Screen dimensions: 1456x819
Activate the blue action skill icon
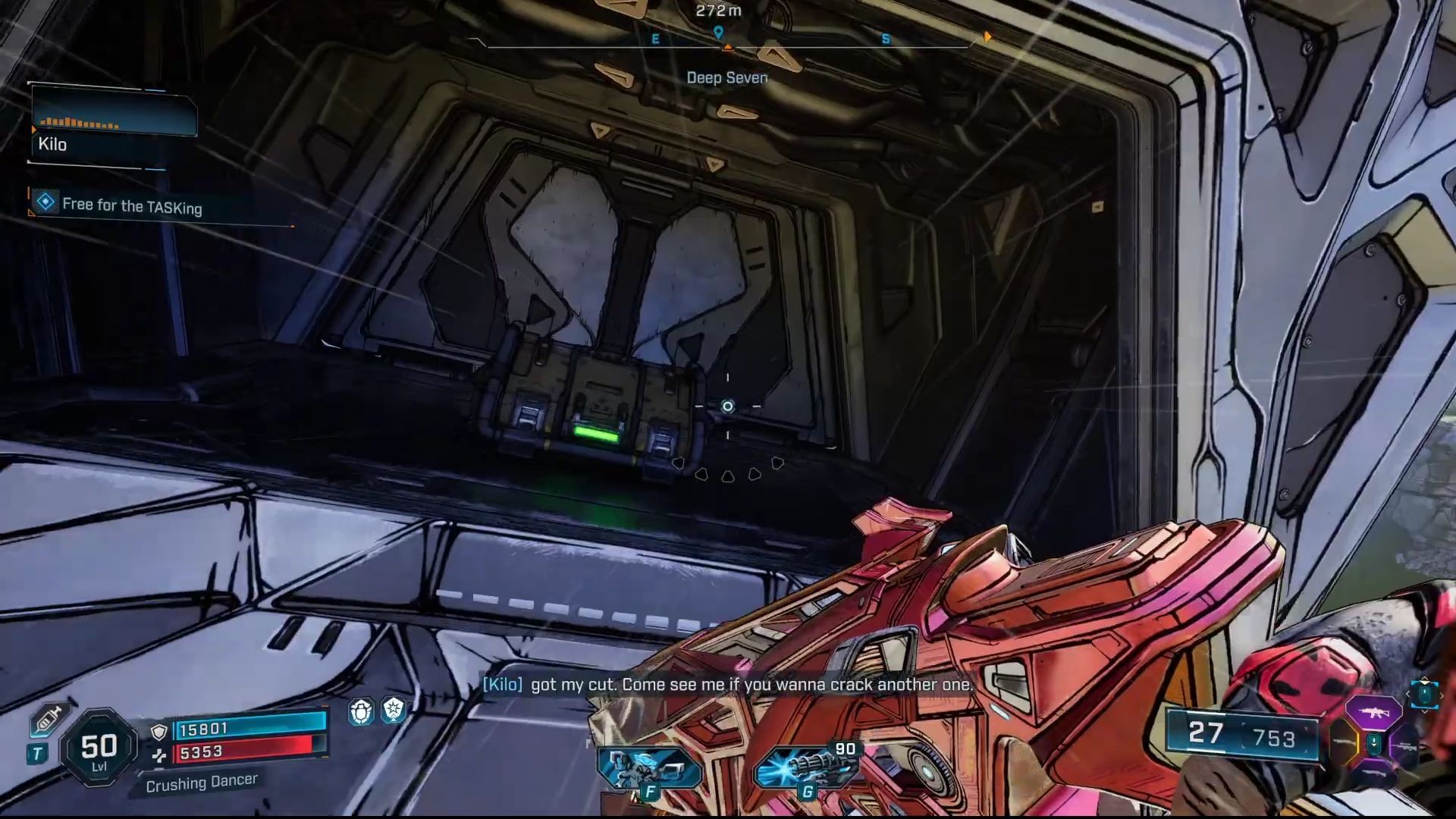point(648,766)
